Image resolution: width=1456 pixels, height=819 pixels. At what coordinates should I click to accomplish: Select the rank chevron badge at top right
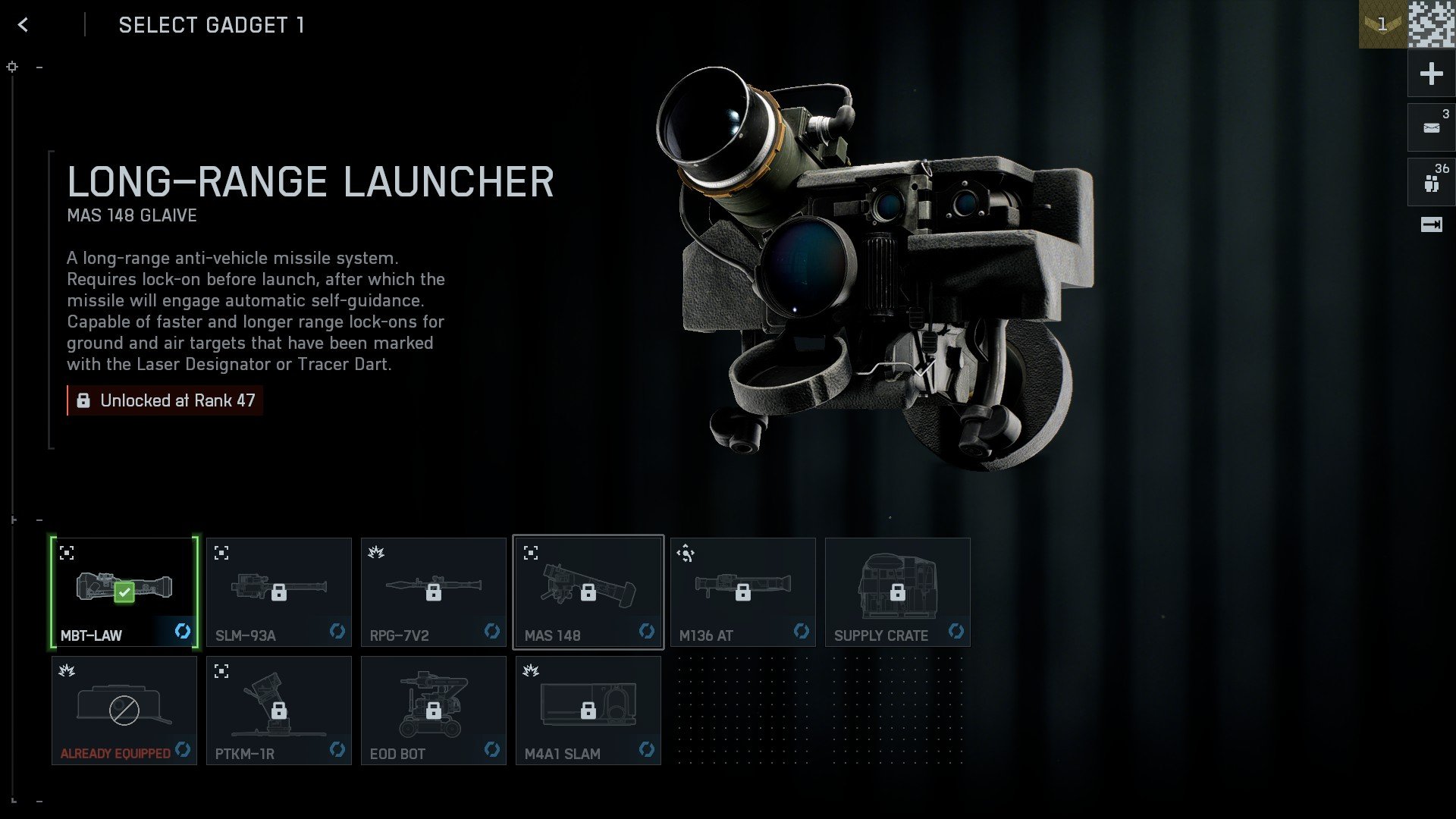click(x=1382, y=25)
